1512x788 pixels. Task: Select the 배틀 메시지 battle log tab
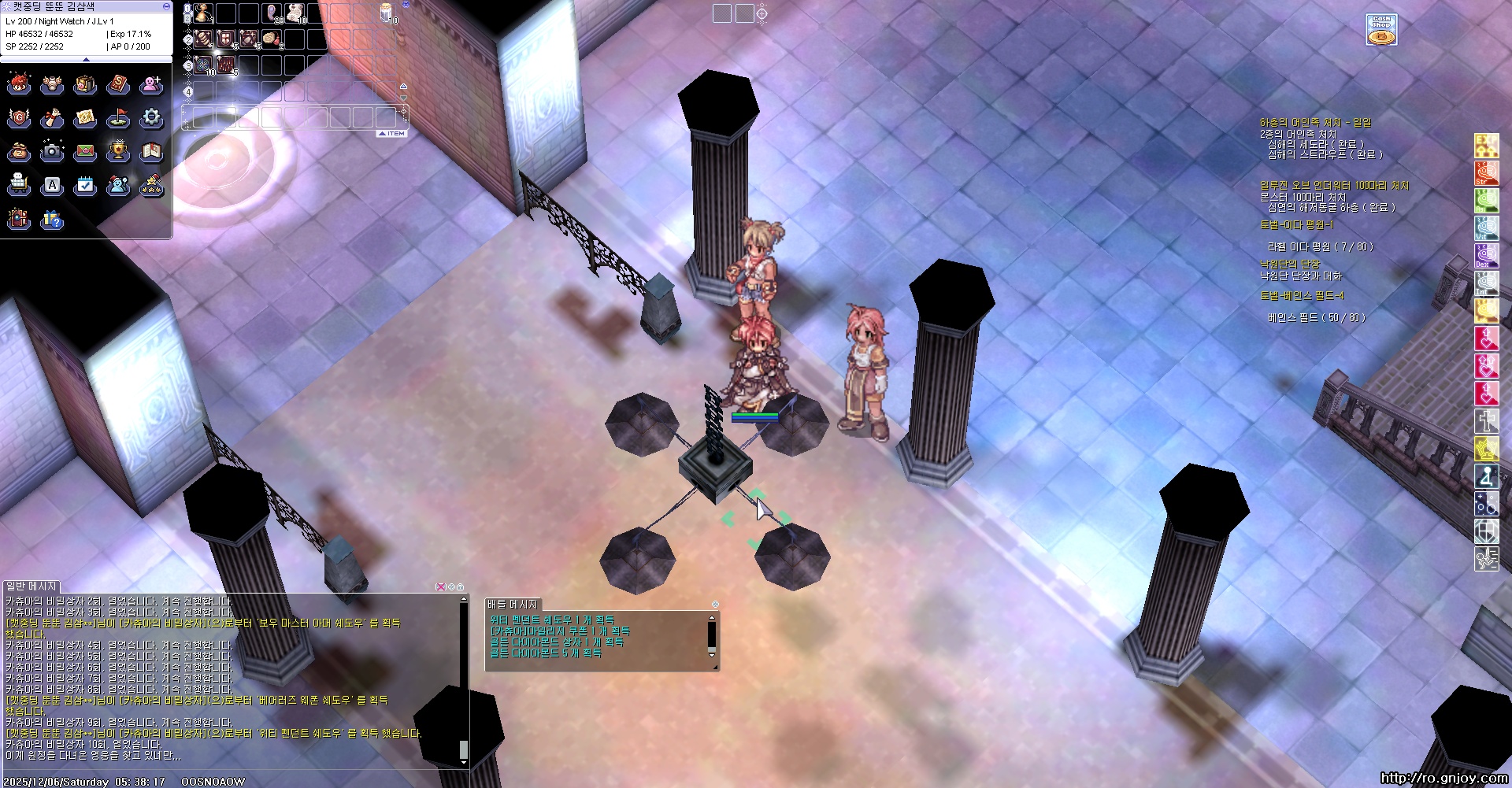point(512,605)
